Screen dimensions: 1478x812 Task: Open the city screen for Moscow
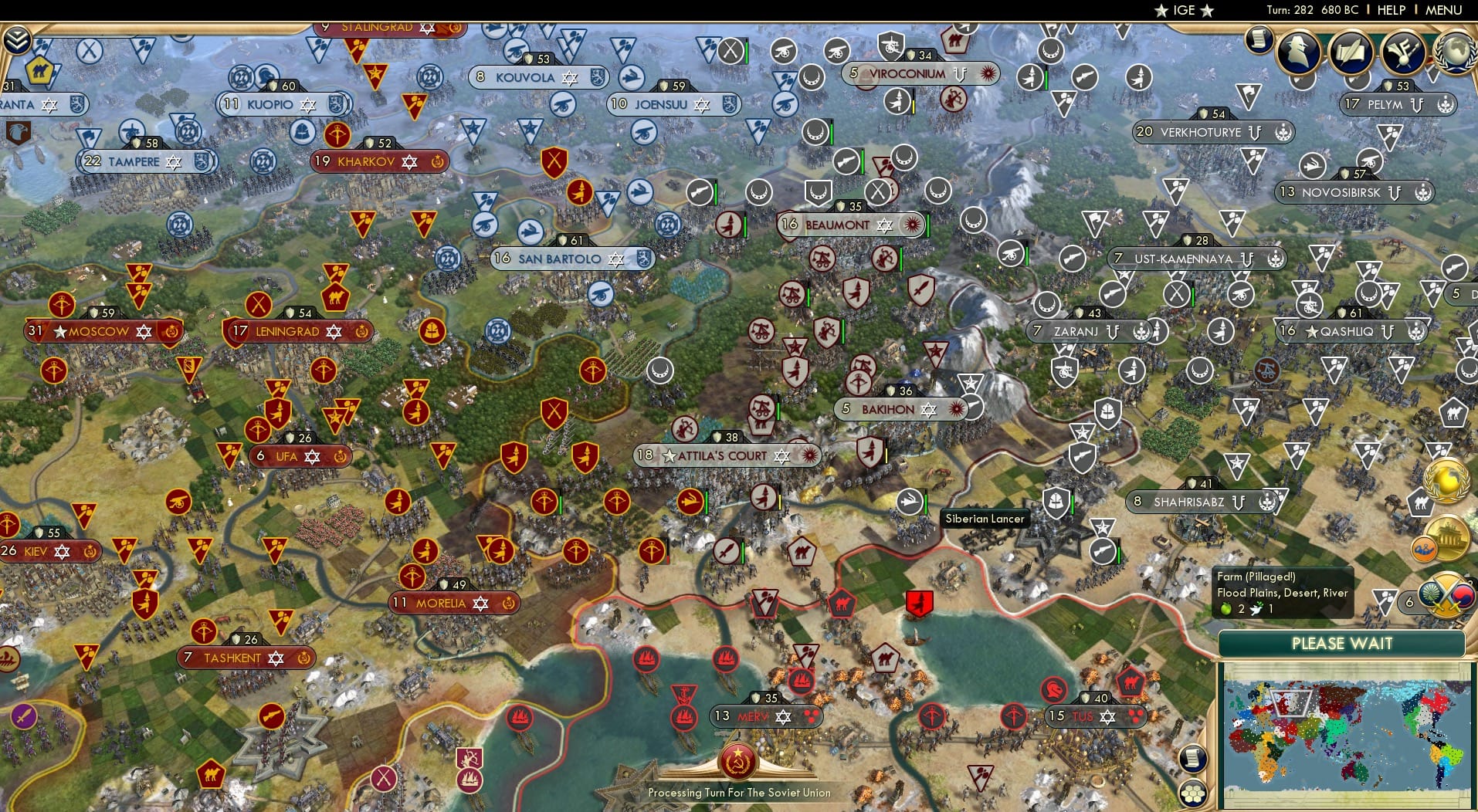coord(97,331)
